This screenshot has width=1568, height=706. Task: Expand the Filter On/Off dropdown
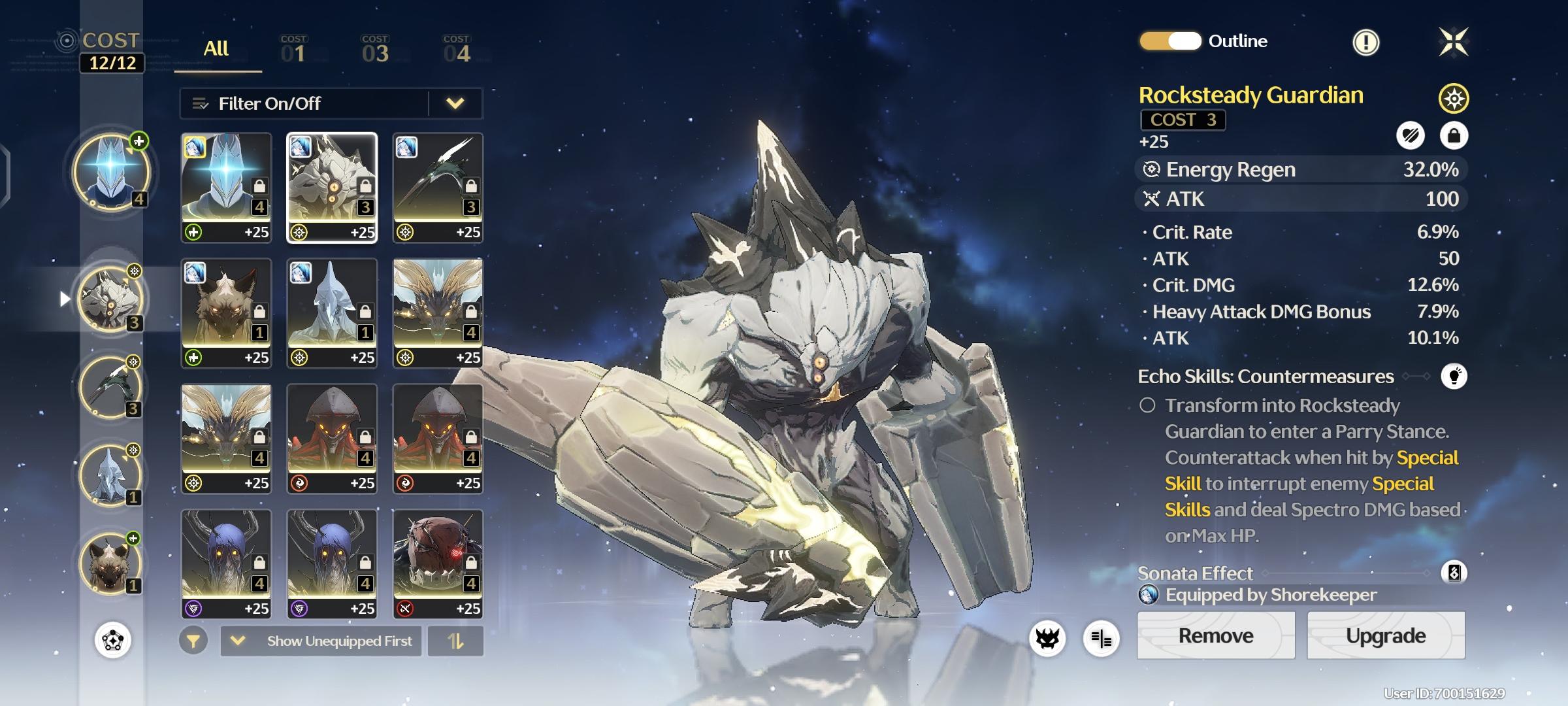(455, 103)
